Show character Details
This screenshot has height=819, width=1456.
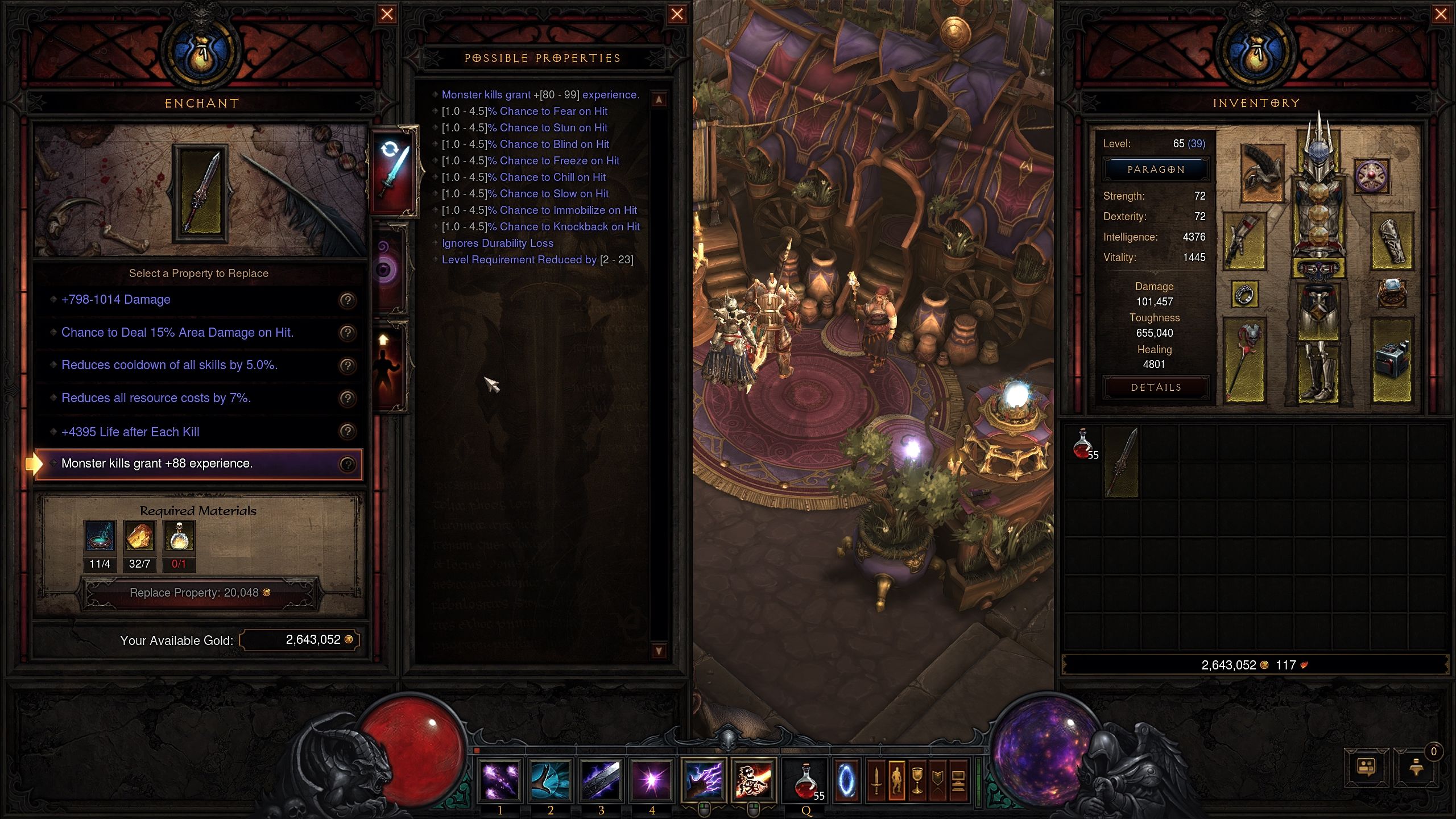[x=1156, y=387]
